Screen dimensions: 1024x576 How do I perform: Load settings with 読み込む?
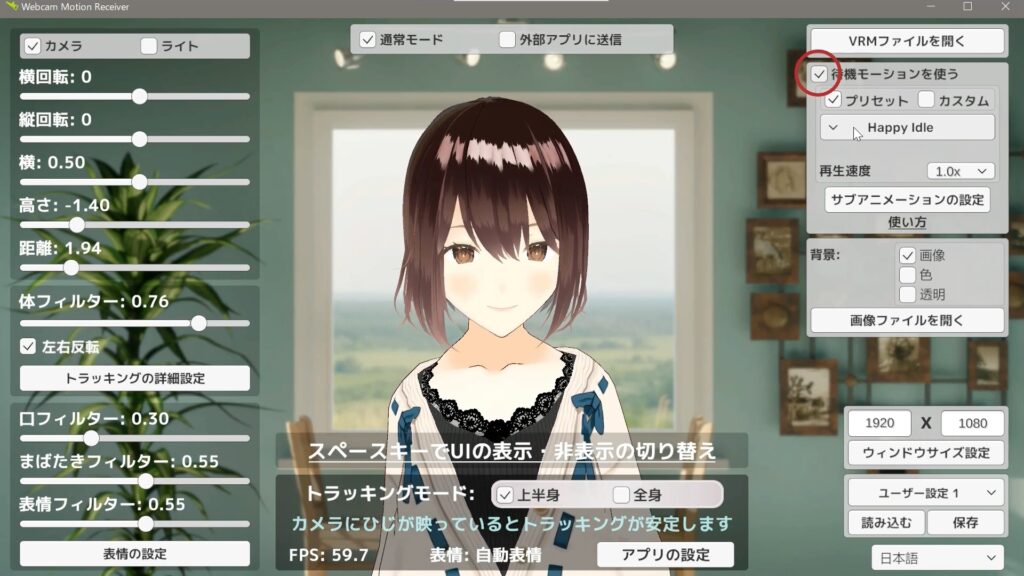[885, 522]
